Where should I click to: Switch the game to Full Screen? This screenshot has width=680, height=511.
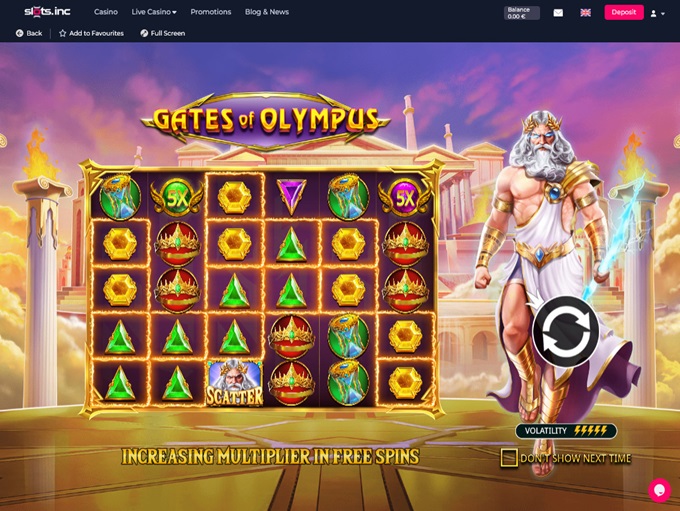pos(162,33)
